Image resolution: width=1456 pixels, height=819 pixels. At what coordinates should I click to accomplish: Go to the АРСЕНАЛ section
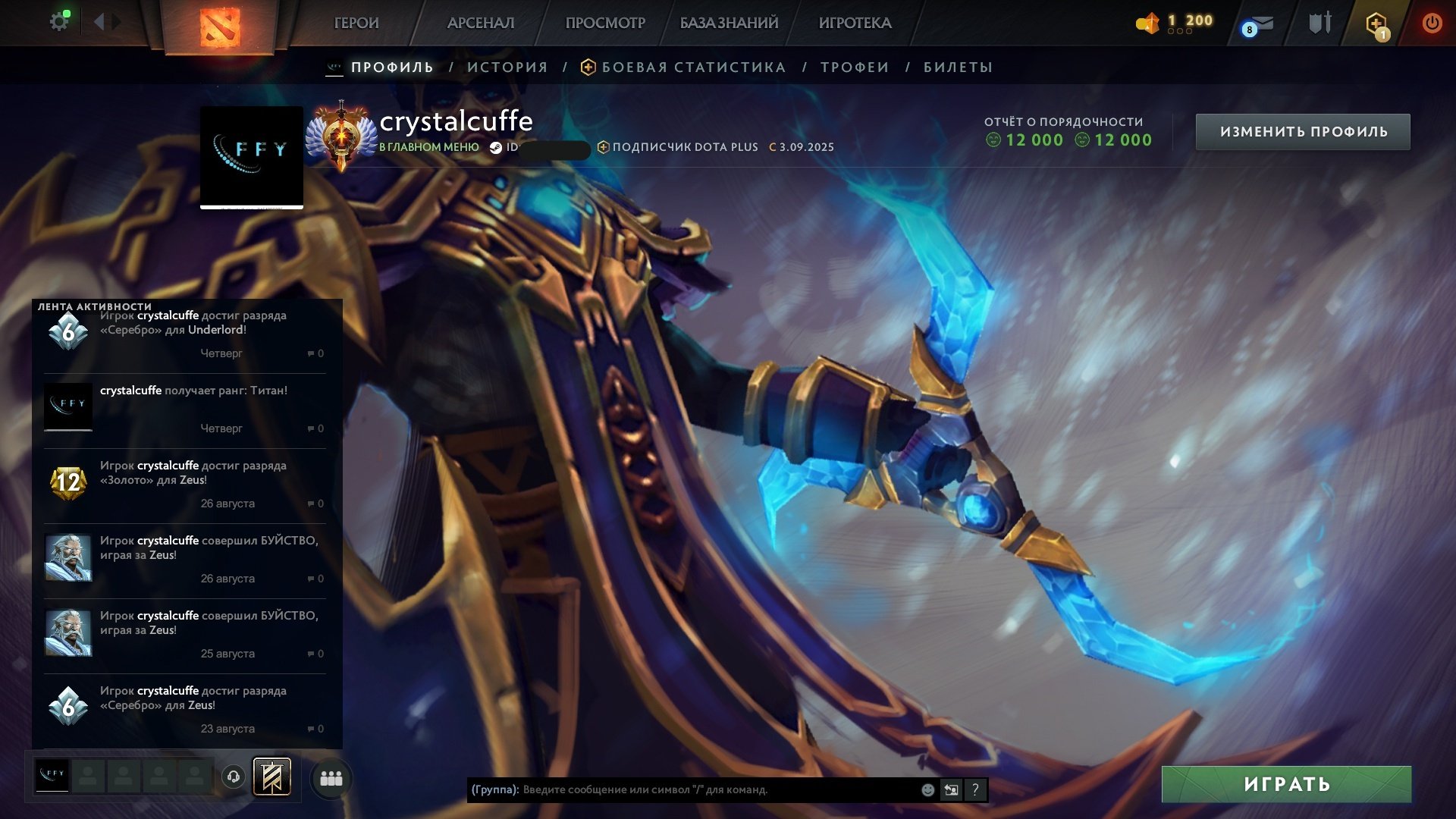click(481, 24)
